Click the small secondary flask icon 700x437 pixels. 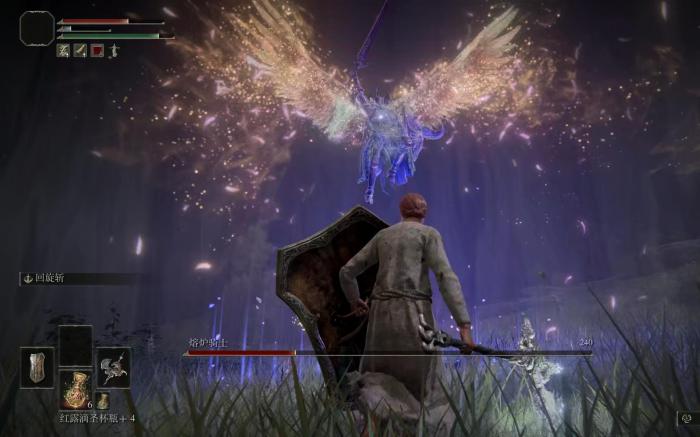(x=102, y=401)
